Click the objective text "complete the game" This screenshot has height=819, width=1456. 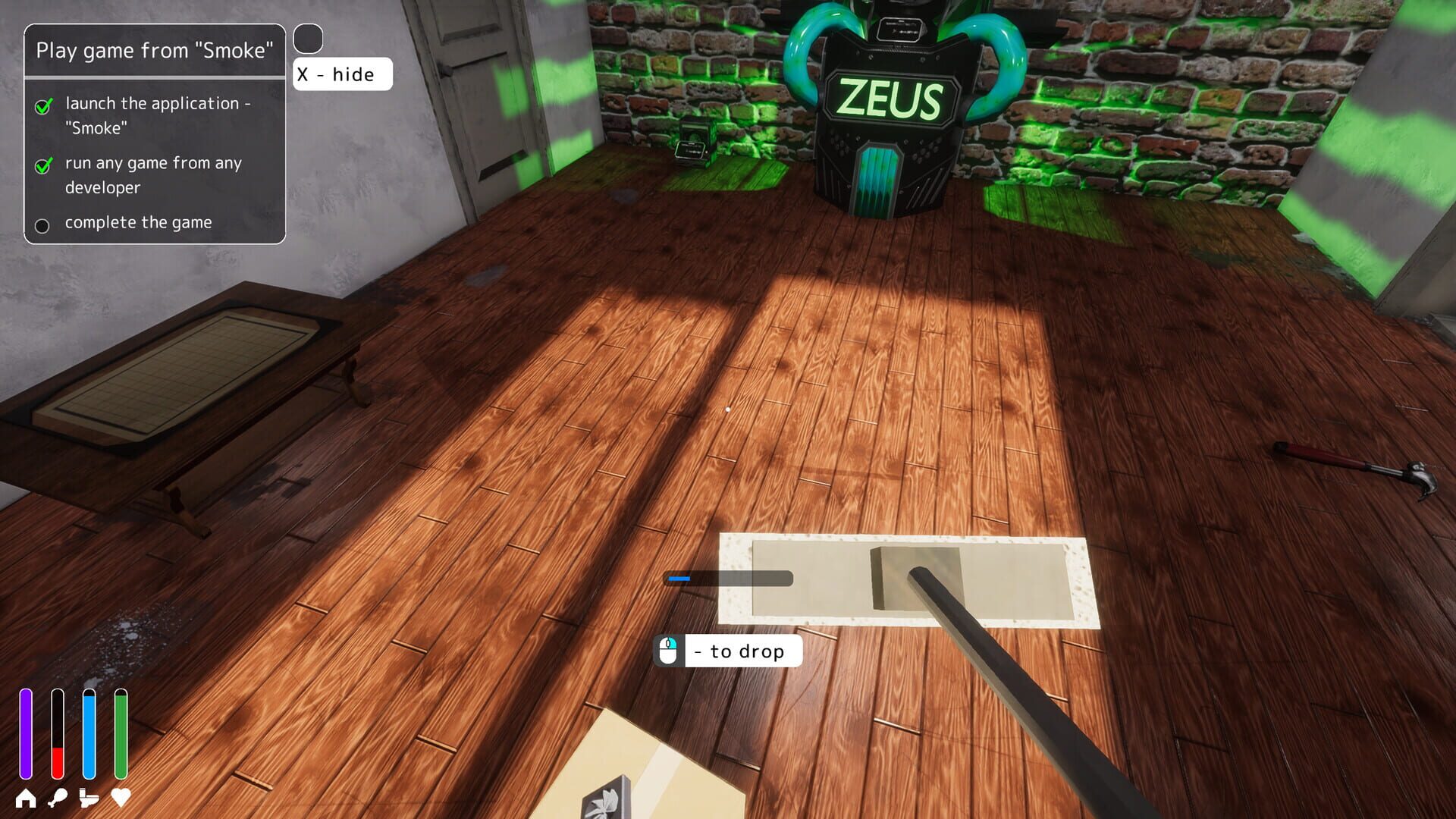click(138, 222)
